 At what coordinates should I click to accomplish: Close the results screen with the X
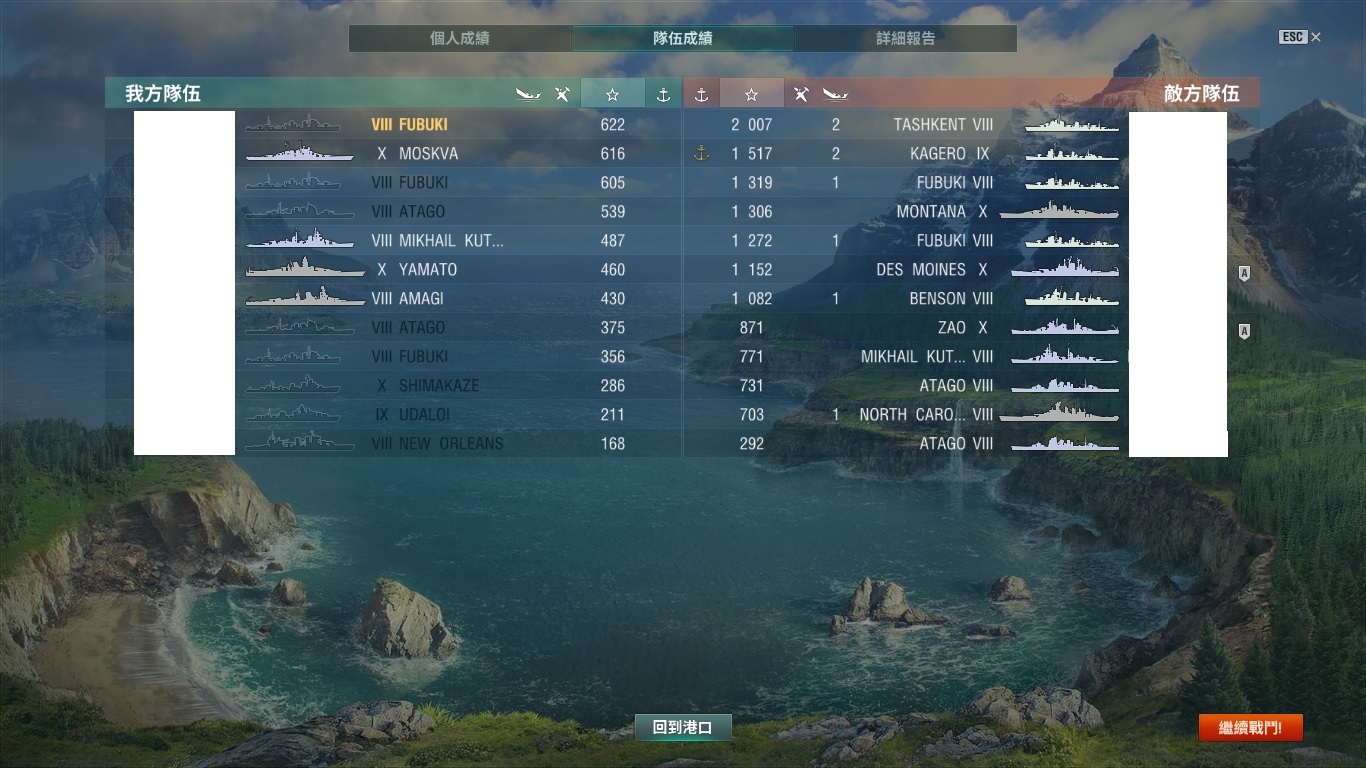pyautogui.click(x=1315, y=37)
